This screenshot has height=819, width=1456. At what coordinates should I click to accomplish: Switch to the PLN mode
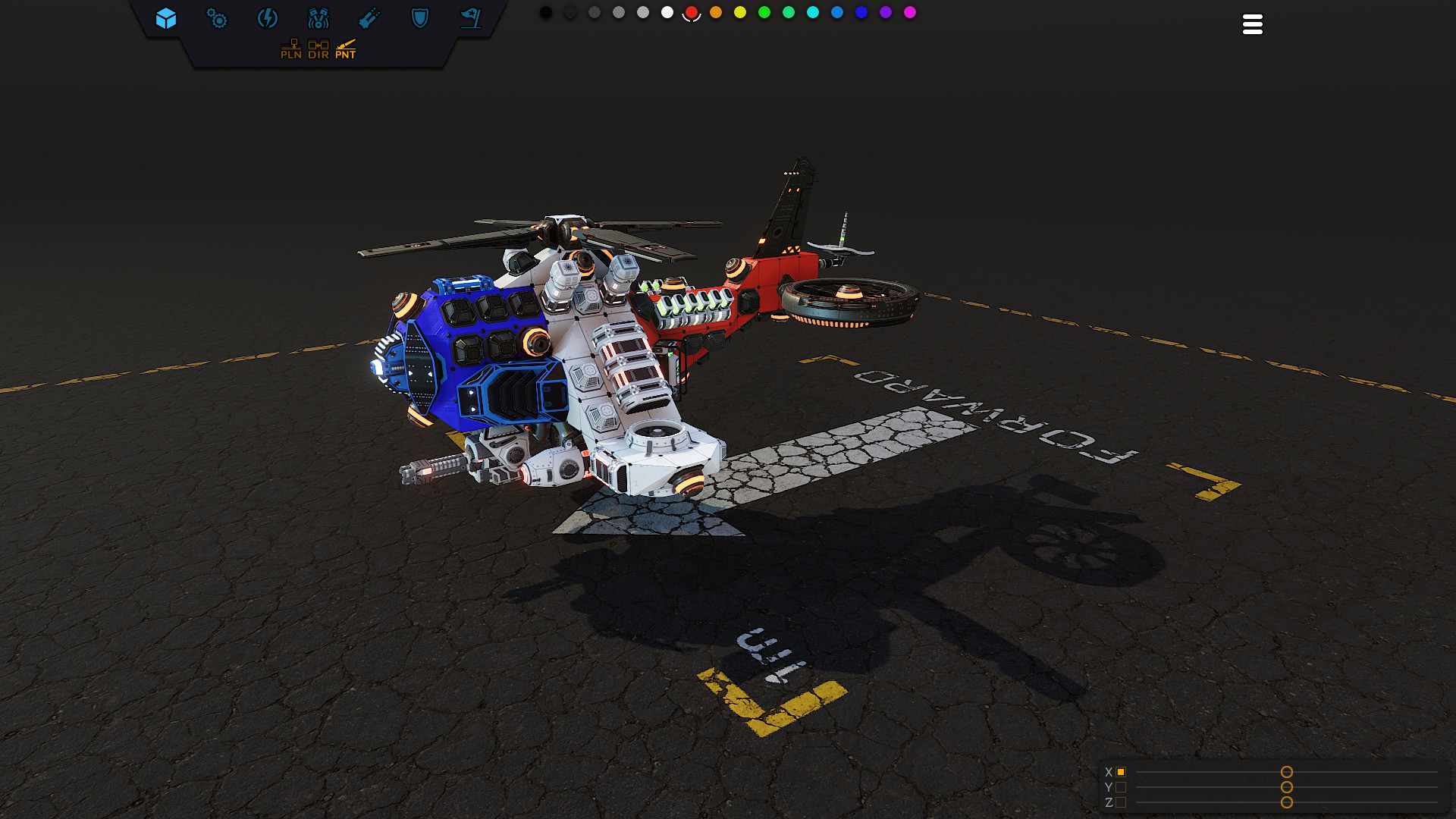[291, 49]
